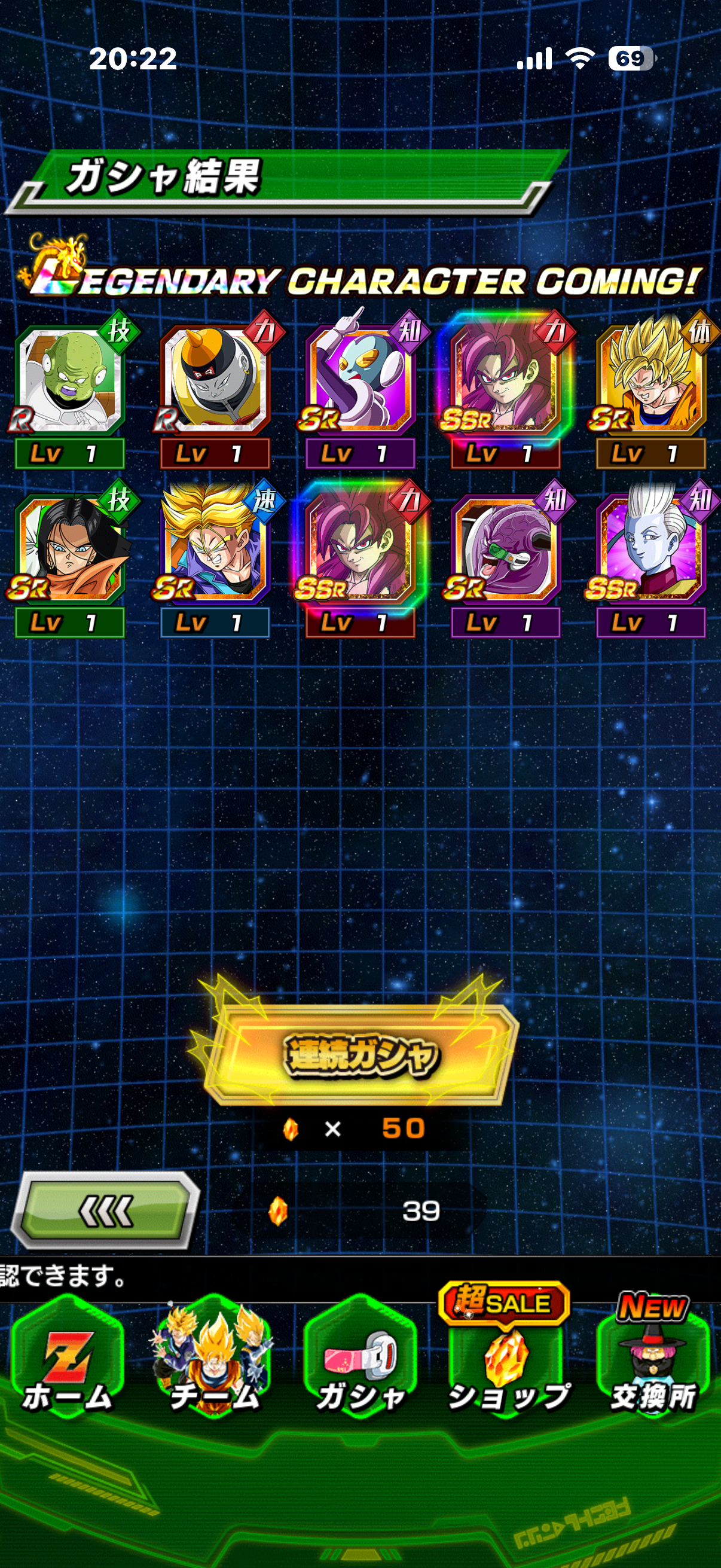721x1568 pixels.
Task: Select the Android 19 R card
Action: click(x=215, y=382)
